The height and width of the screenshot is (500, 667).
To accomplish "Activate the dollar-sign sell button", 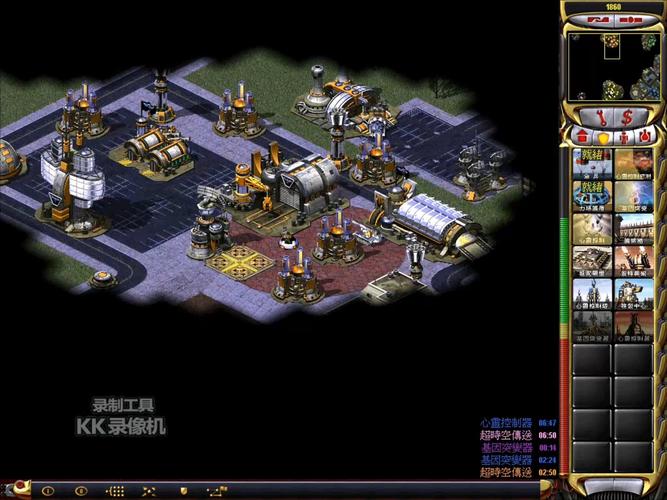I will click(628, 117).
